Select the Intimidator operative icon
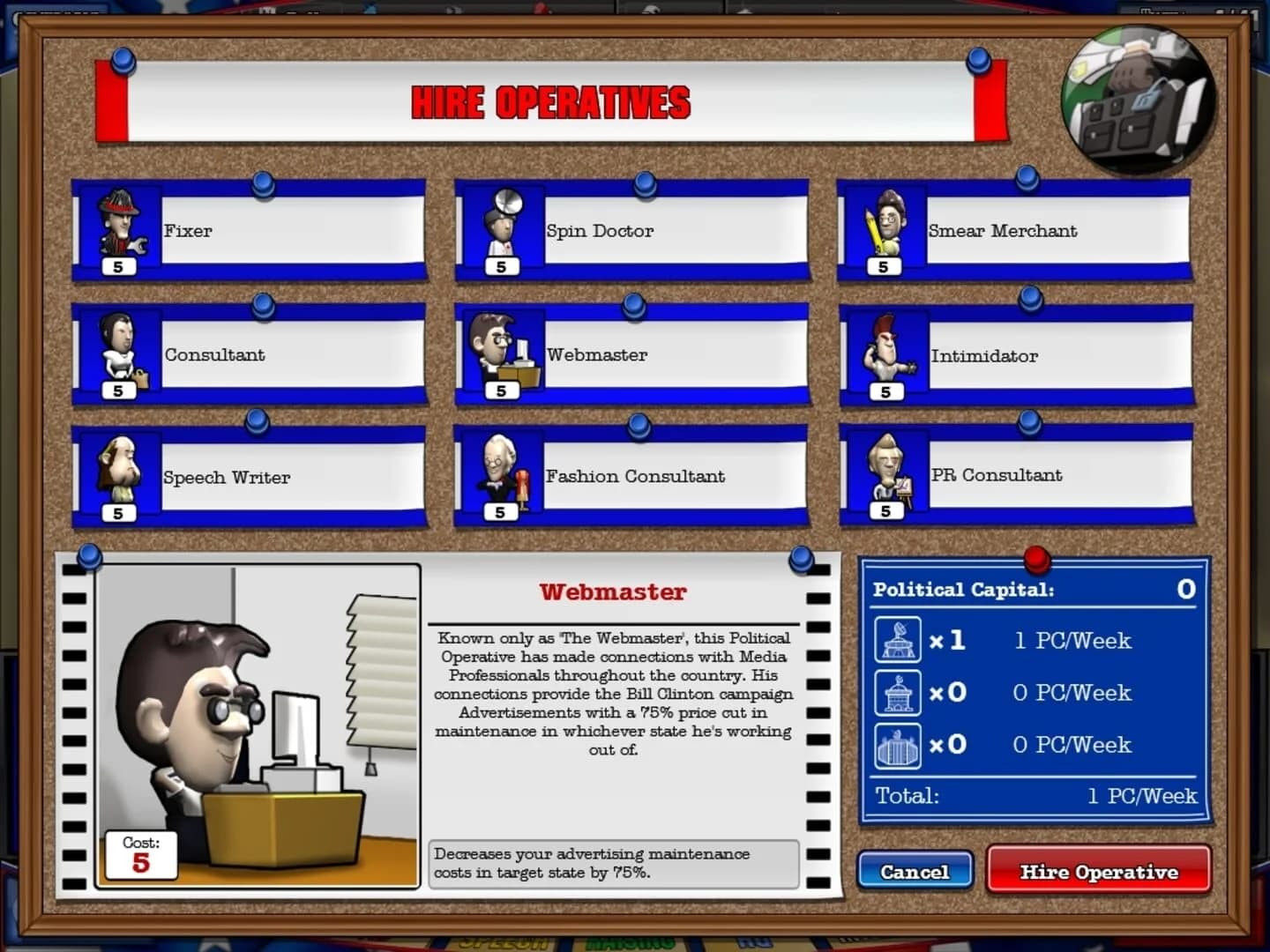1270x952 pixels. [x=886, y=352]
